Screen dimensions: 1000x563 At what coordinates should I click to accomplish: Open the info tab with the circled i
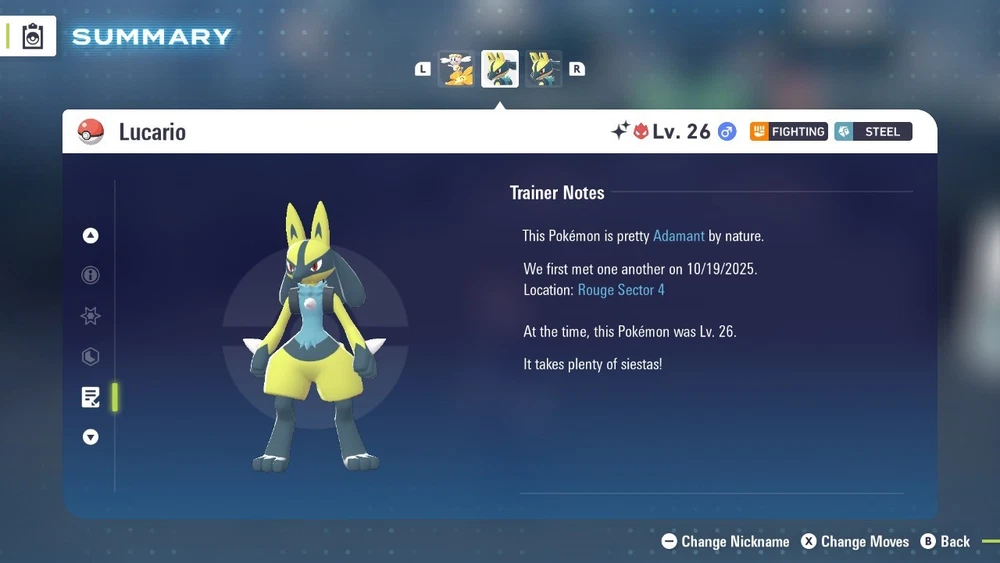[91, 275]
